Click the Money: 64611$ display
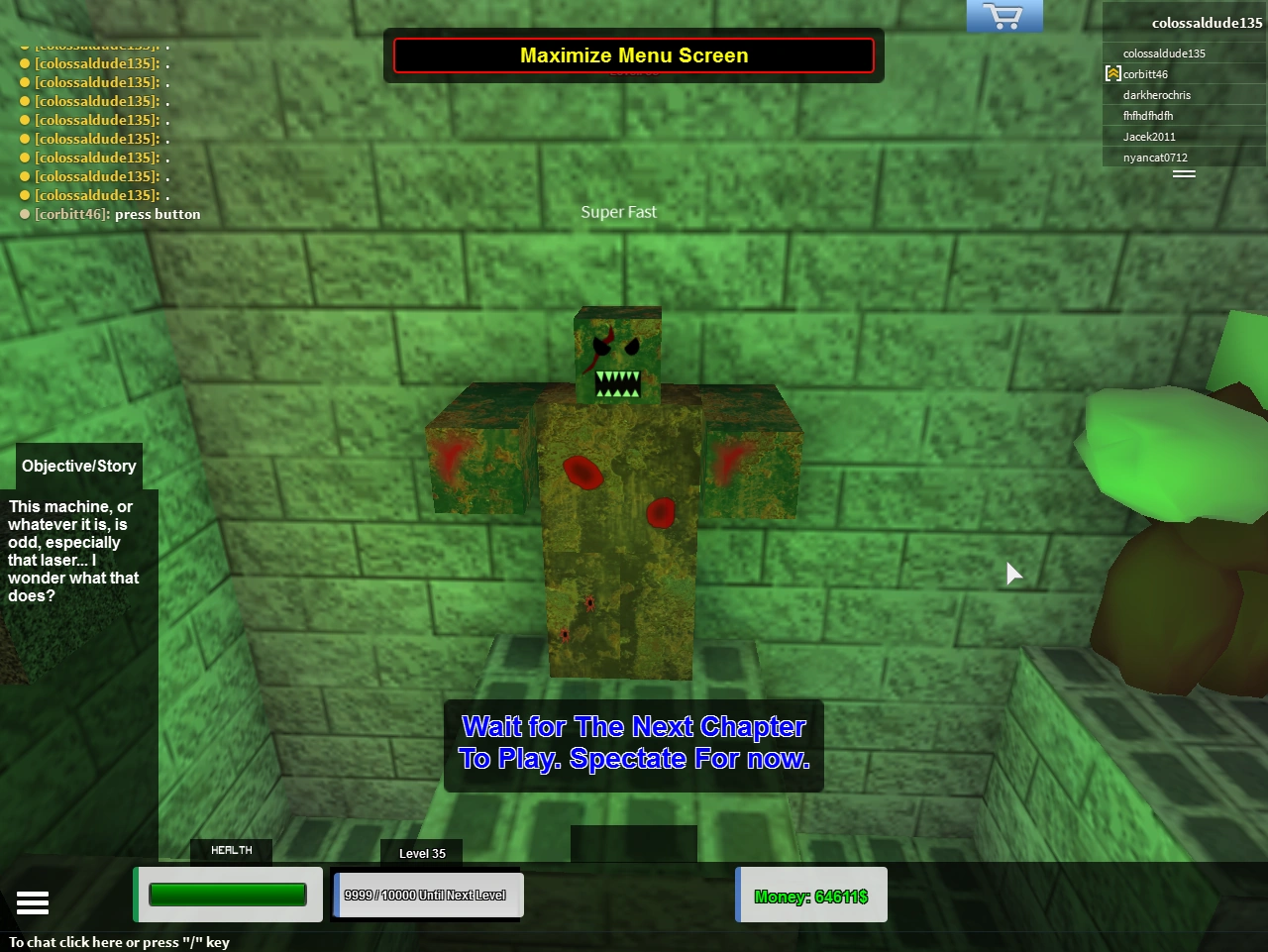1268x952 pixels. (x=810, y=896)
